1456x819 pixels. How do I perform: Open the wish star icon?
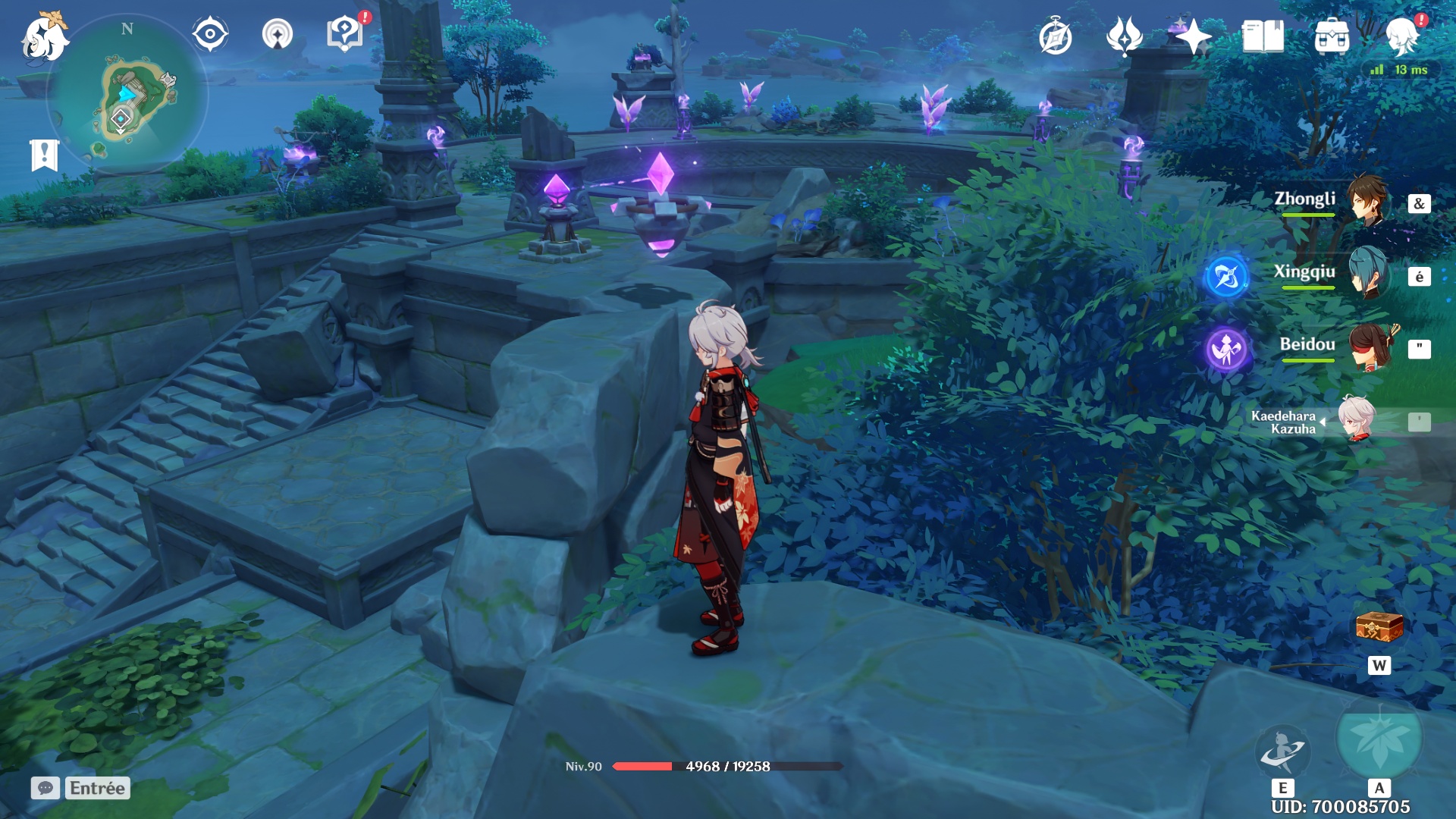(x=1193, y=36)
